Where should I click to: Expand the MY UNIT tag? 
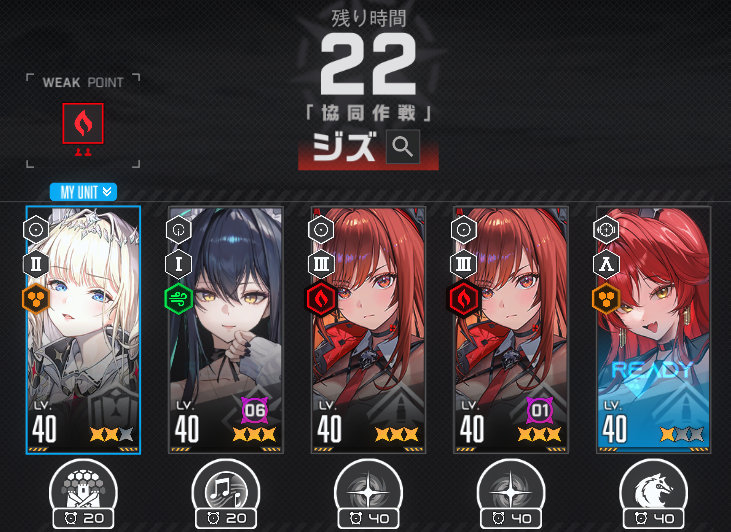click(x=84, y=192)
